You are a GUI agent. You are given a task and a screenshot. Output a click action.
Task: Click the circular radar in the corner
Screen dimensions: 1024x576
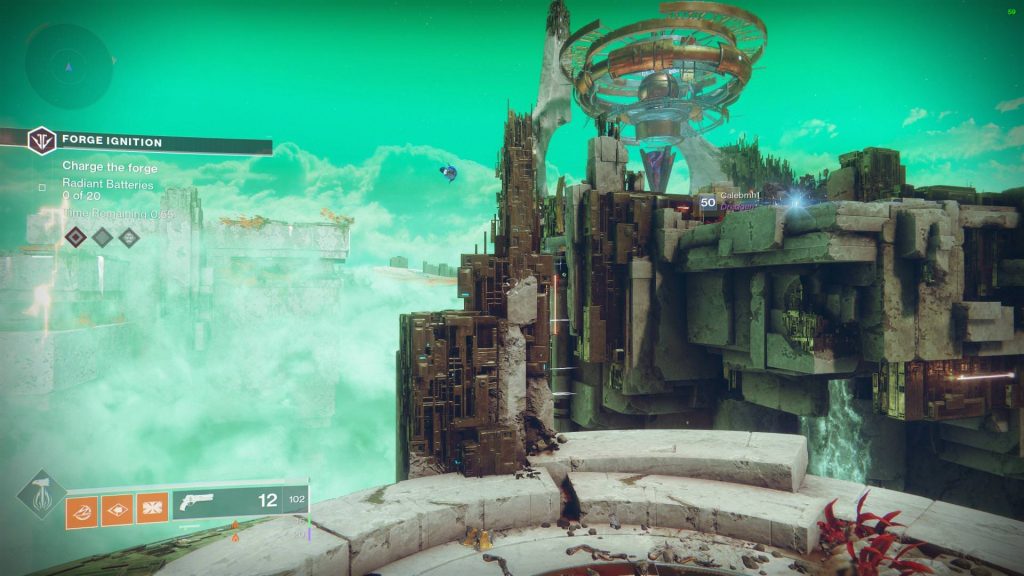tap(69, 66)
